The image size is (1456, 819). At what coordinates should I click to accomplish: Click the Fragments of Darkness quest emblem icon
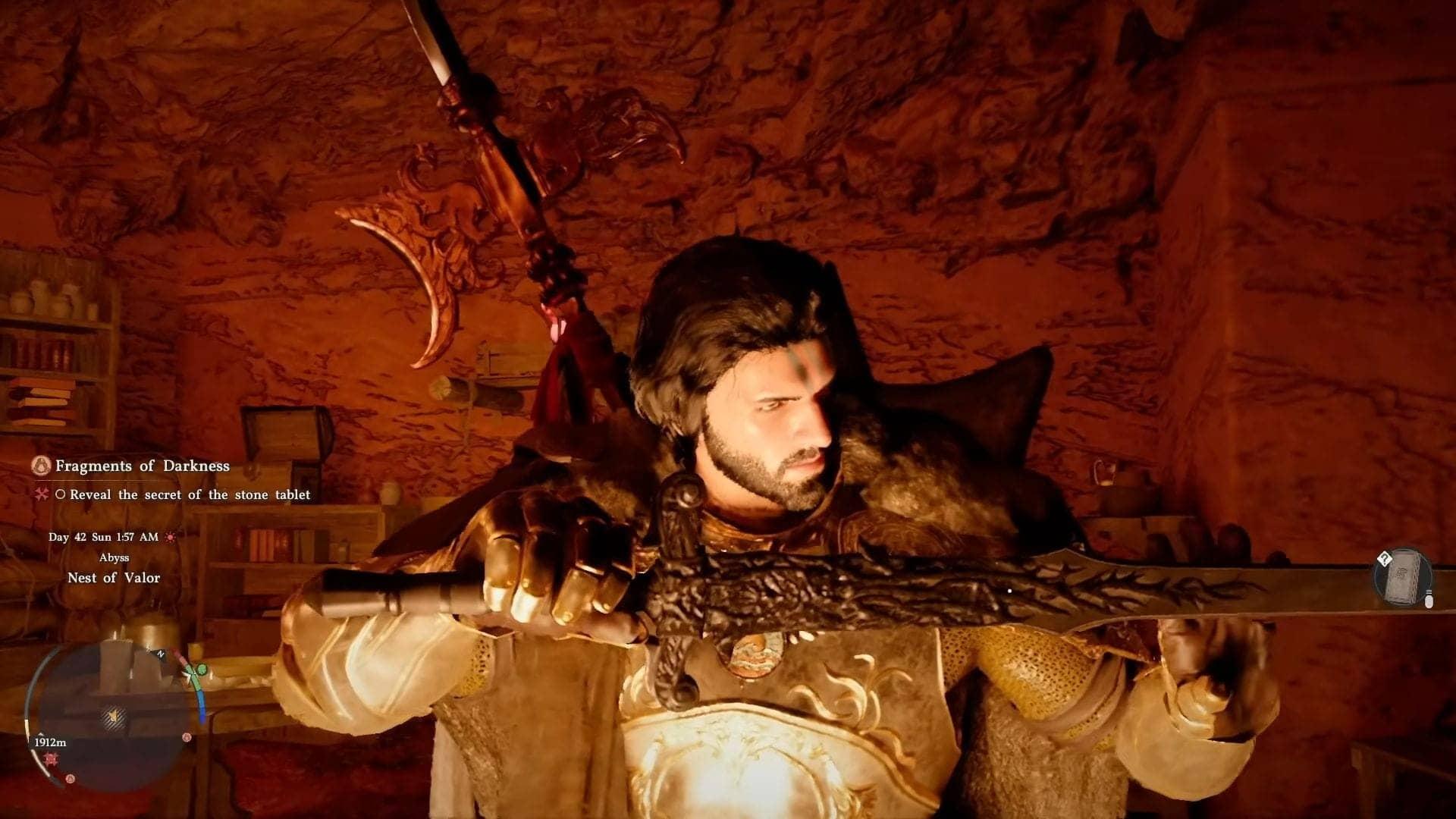(x=42, y=466)
